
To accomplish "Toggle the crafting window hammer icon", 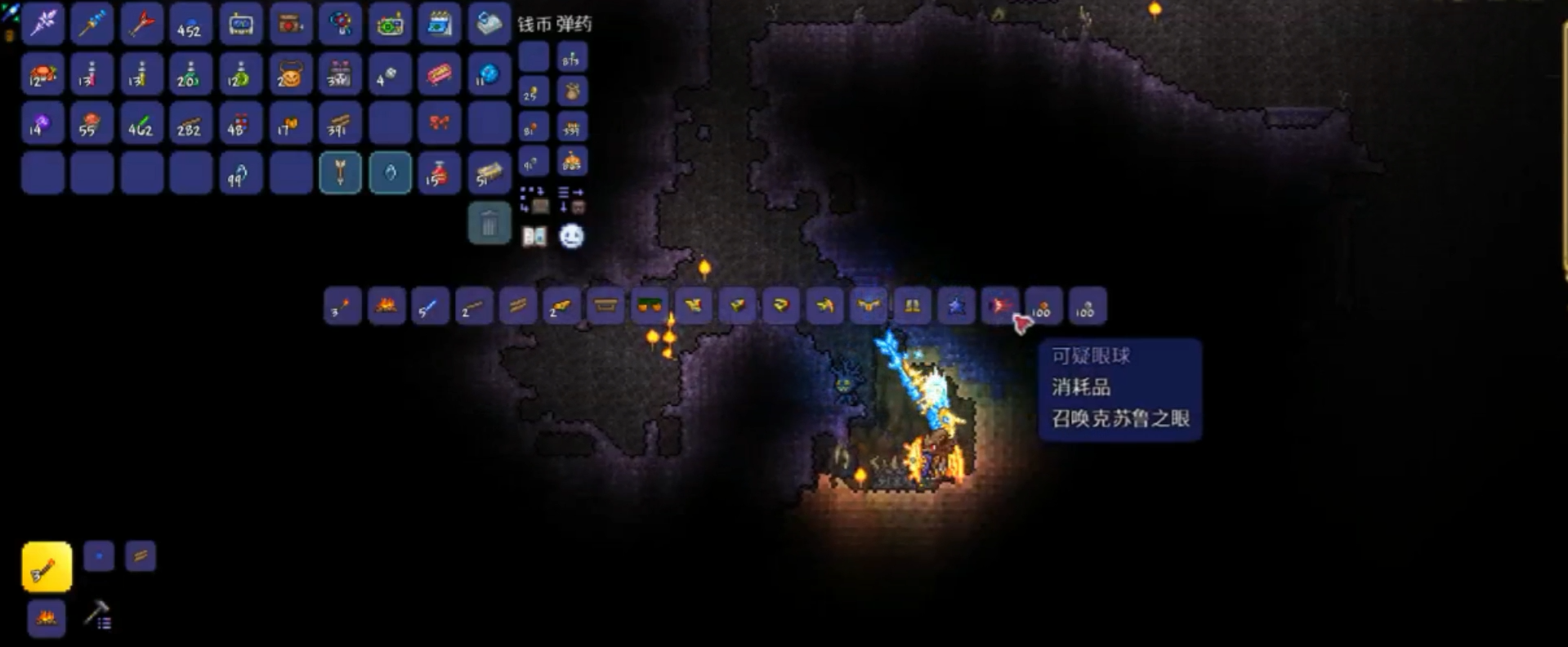I will point(98,615).
